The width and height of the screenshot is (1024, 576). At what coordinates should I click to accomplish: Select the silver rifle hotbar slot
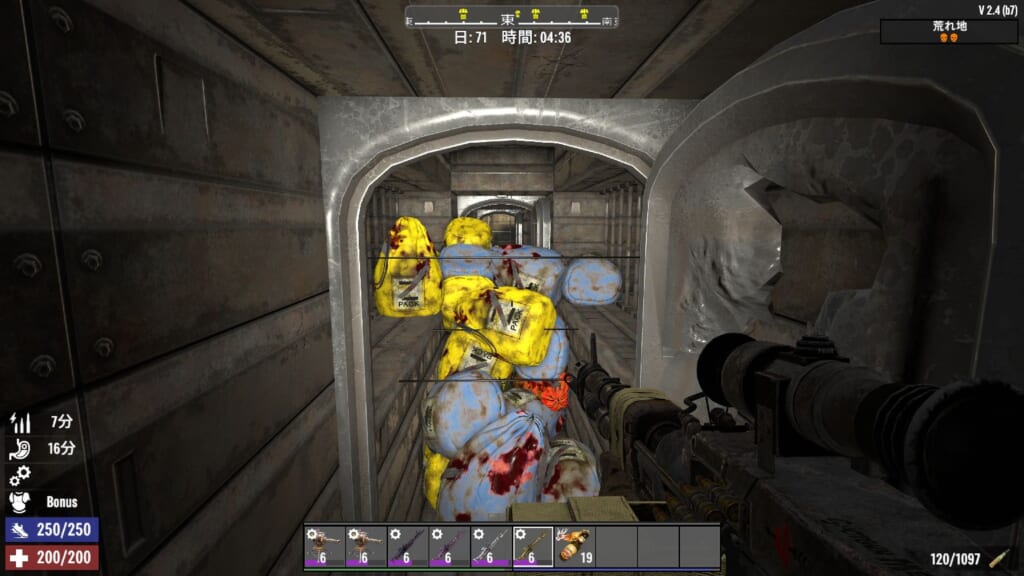[x=490, y=547]
